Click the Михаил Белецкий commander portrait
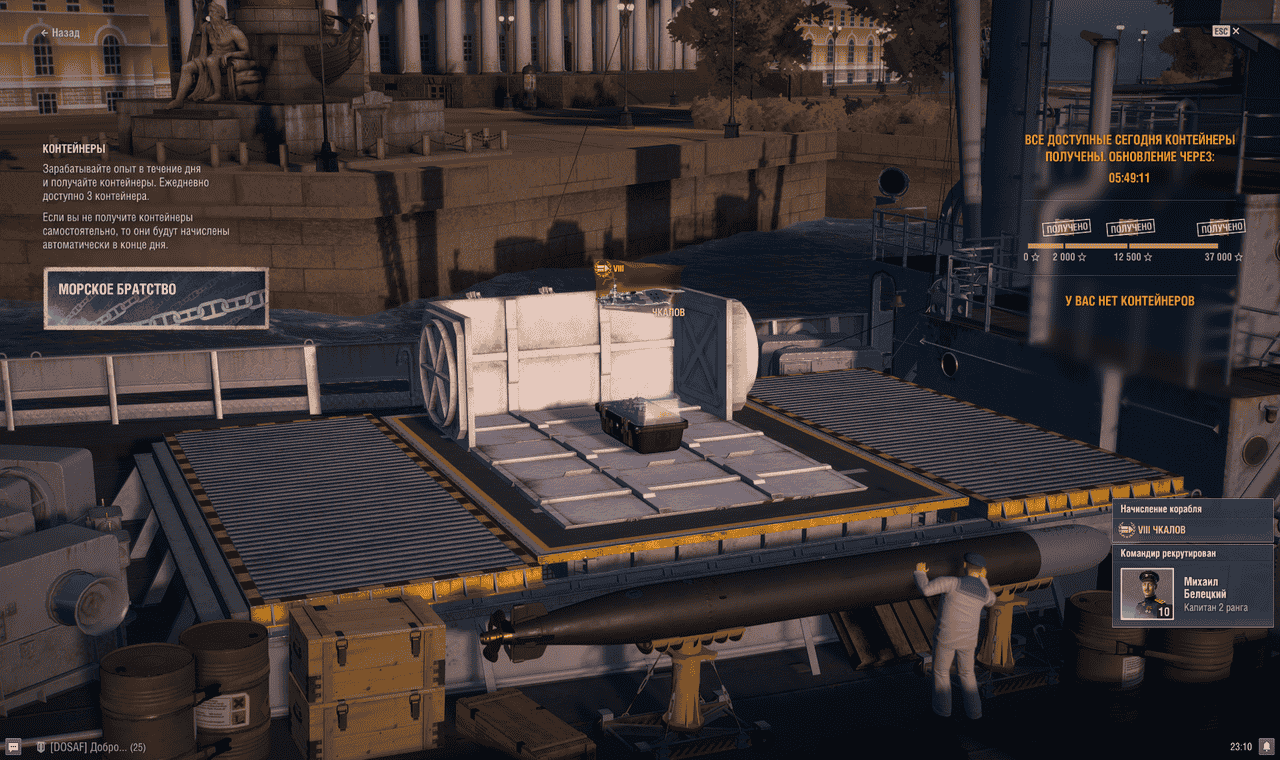 click(x=1147, y=594)
